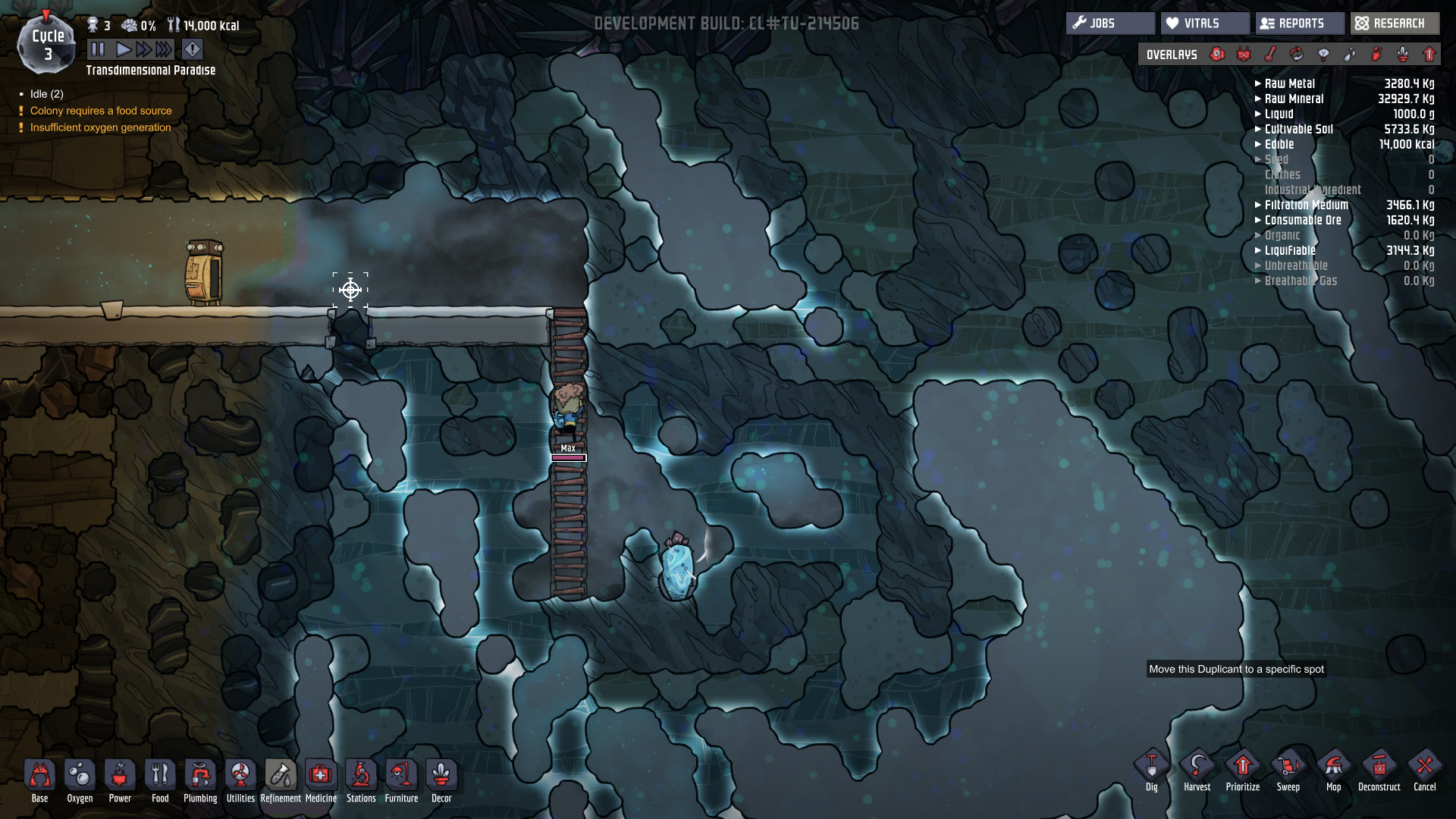Open the Research screen
Viewport: 1456px width, 819px height.
click(1394, 24)
